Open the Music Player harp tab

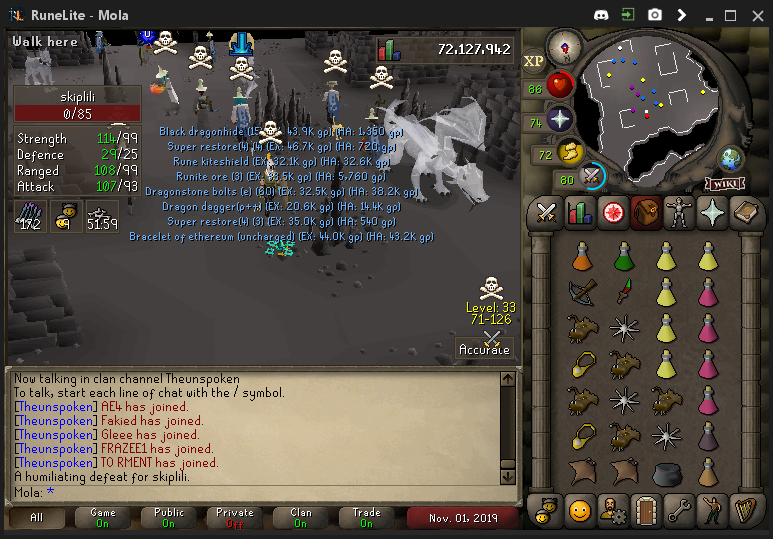(745, 511)
